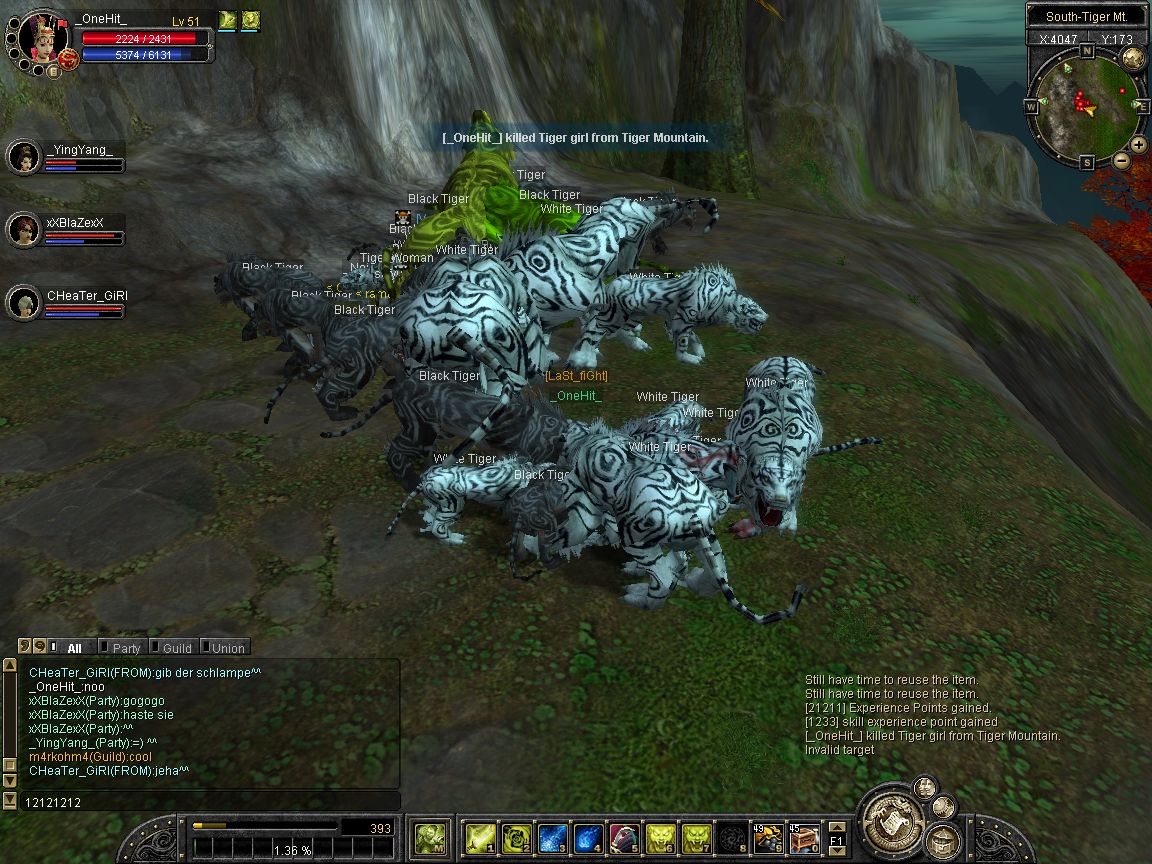
Task: Open the world map globe button
Action: click(x=1132, y=58)
